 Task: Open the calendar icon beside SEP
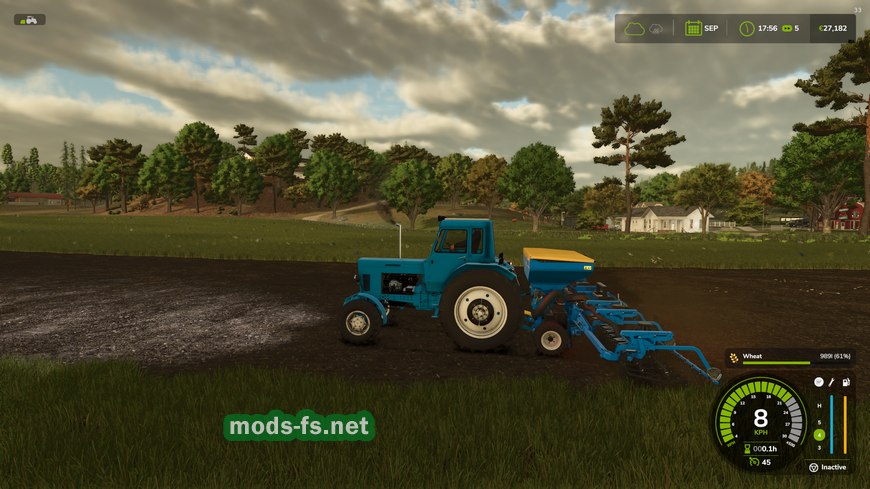pyautogui.click(x=692, y=28)
